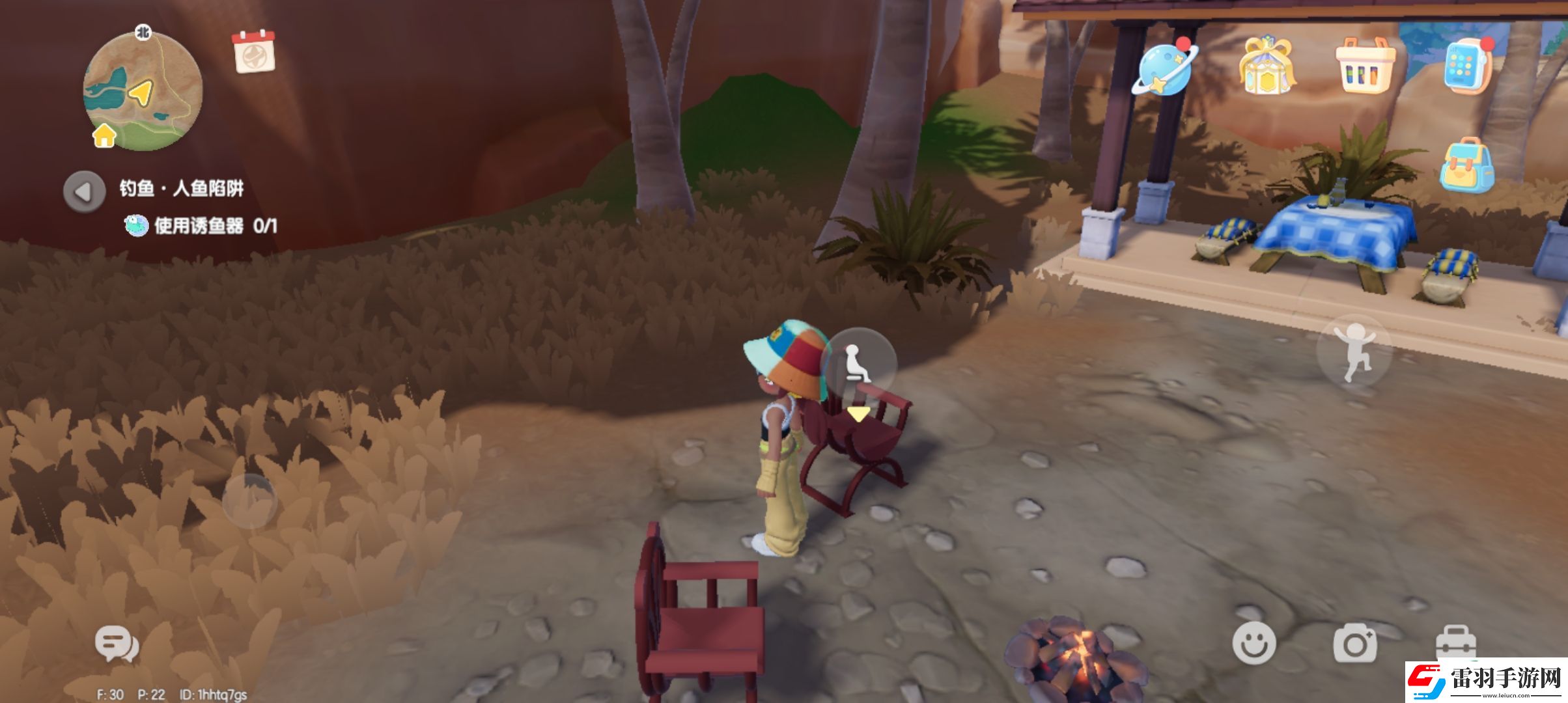Viewport: 1568px width, 703px height.
Task: Open the circular minimap
Action: [x=143, y=91]
